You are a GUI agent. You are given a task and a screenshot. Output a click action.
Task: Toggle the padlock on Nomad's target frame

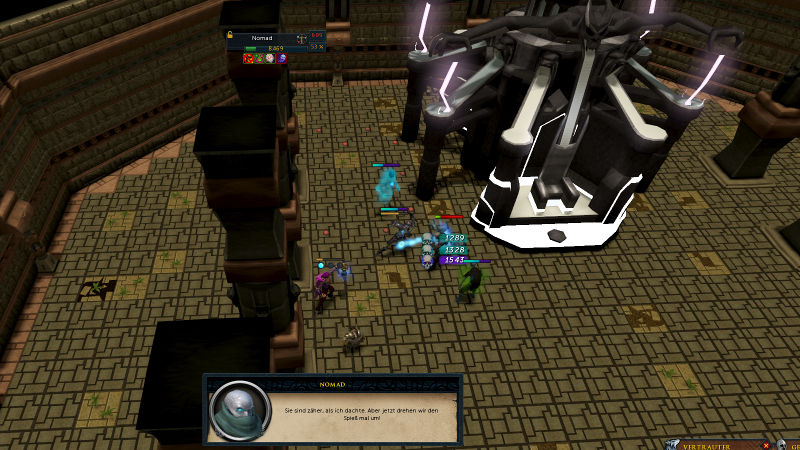231,35
